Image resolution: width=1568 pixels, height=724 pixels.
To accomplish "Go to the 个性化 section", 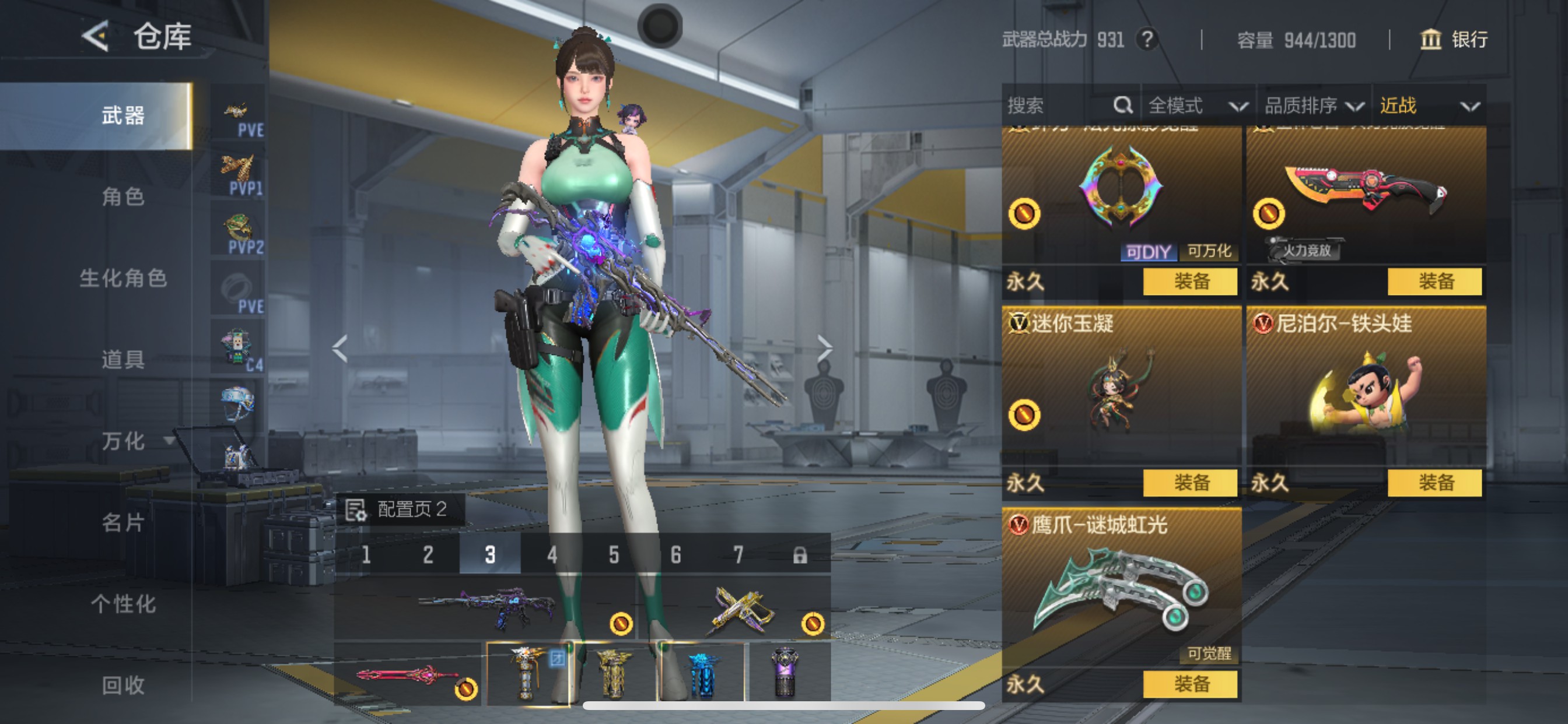I will click(x=123, y=604).
